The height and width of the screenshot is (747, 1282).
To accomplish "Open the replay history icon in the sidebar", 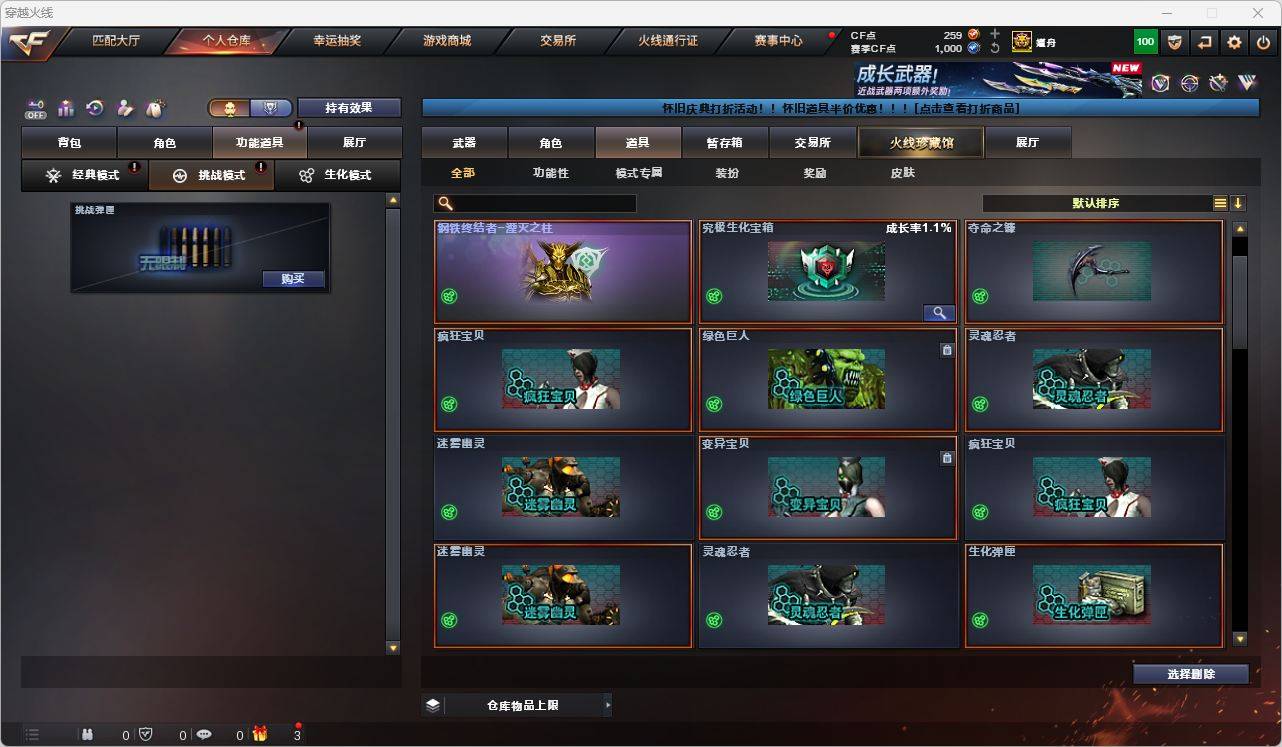I will 94,108.
